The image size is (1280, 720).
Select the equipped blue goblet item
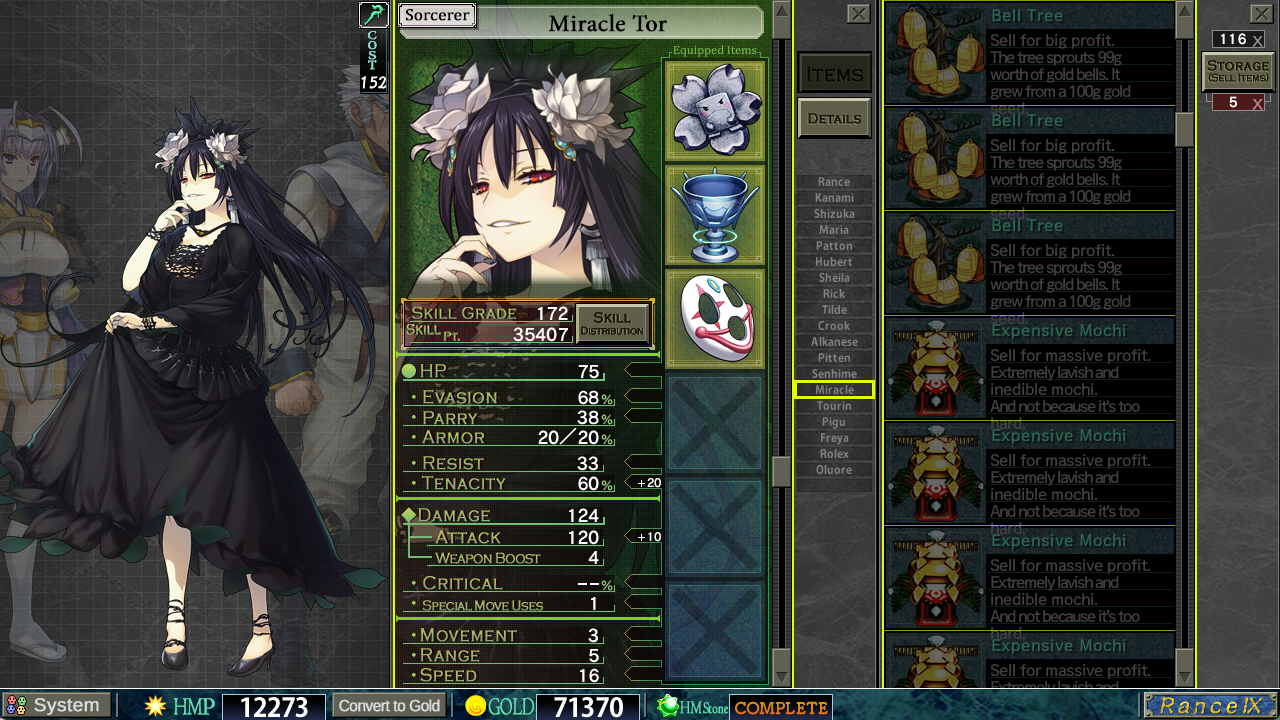(714, 215)
